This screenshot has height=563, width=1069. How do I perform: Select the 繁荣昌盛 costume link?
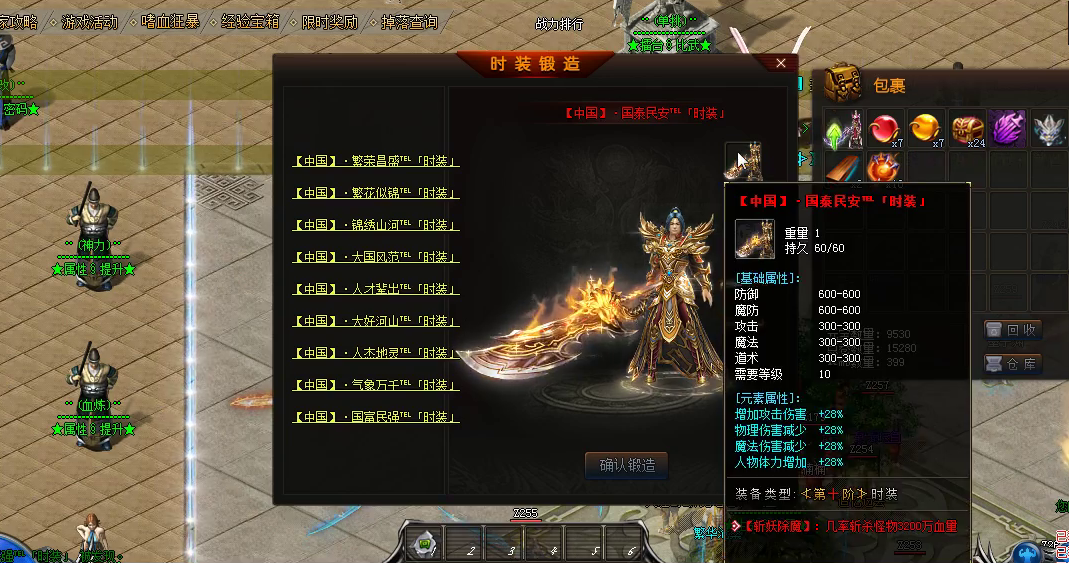coord(376,161)
